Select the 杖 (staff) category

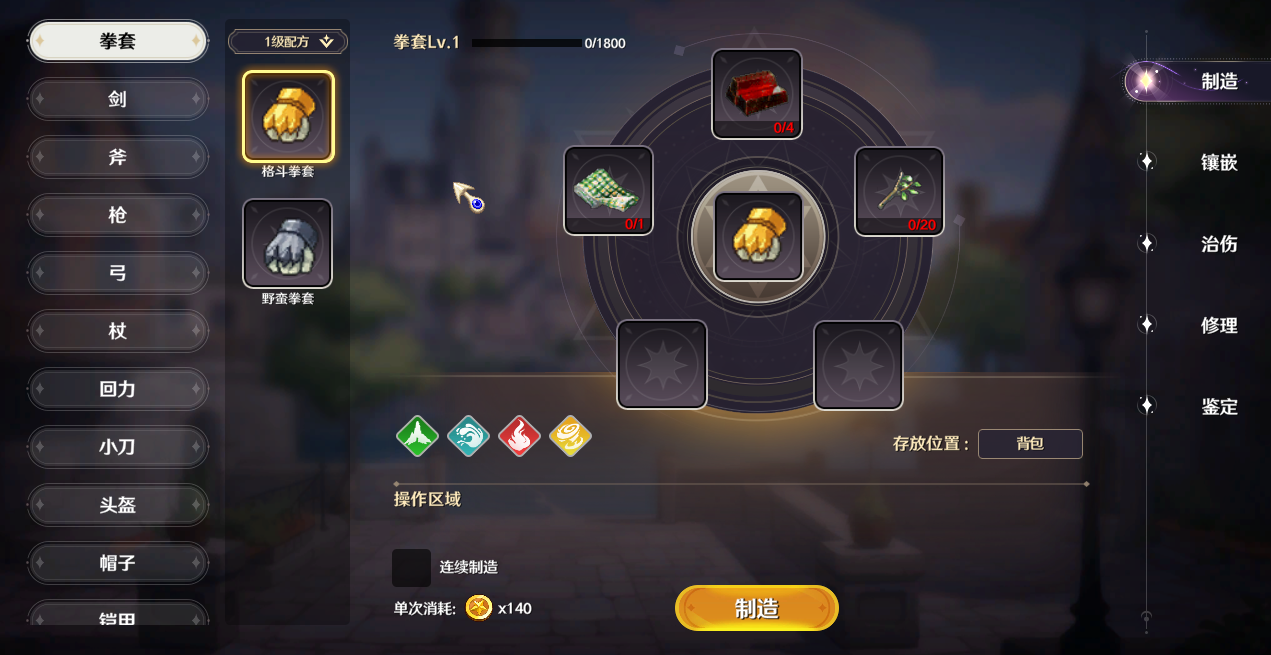point(118,331)
